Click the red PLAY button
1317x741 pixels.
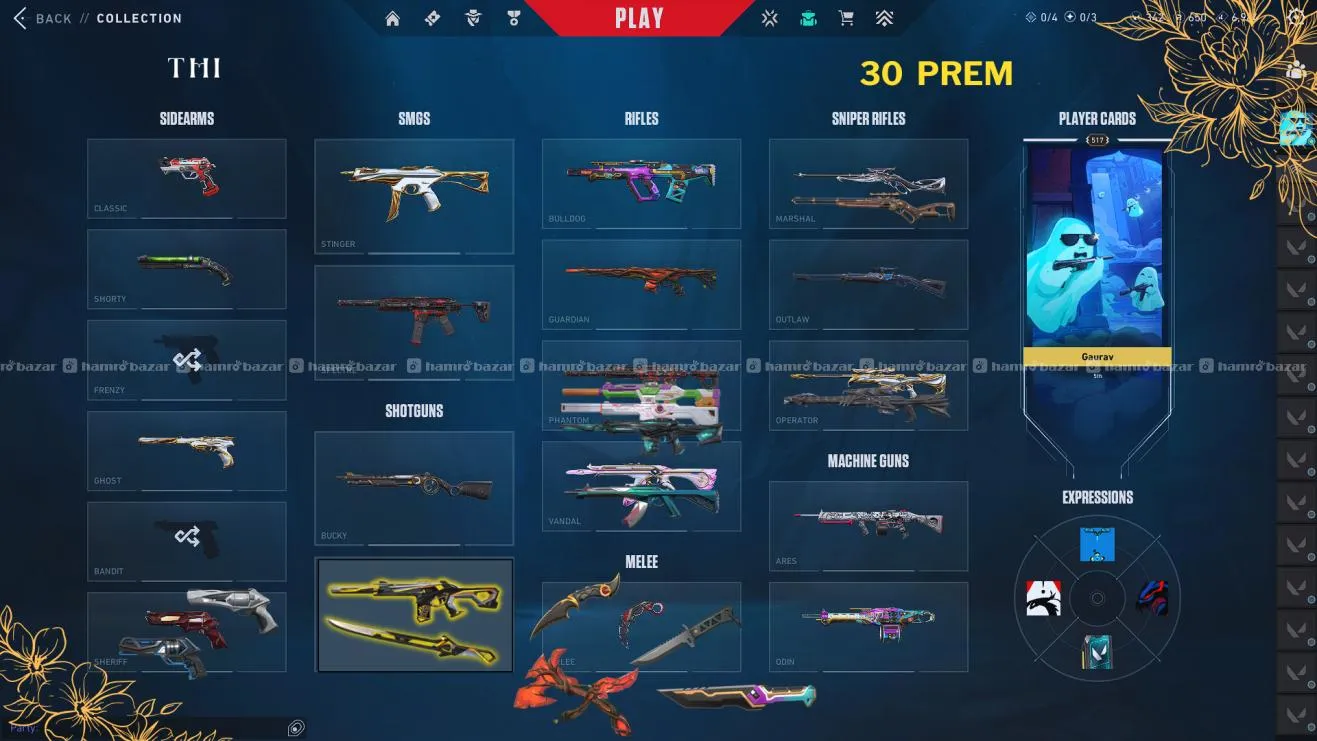639,19
